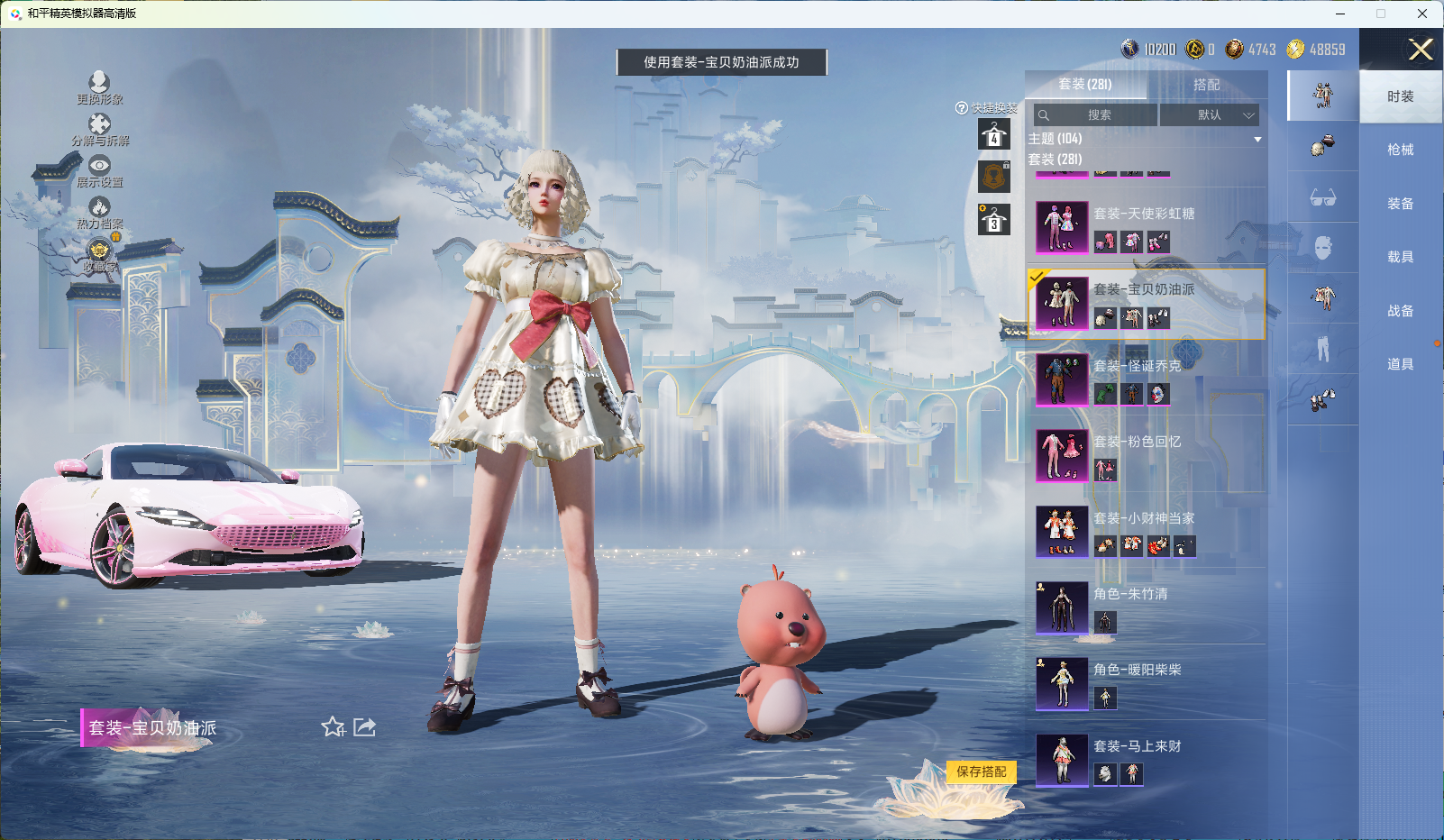Select the 装备 category

pyautogui.click(x=1400, y=204)
